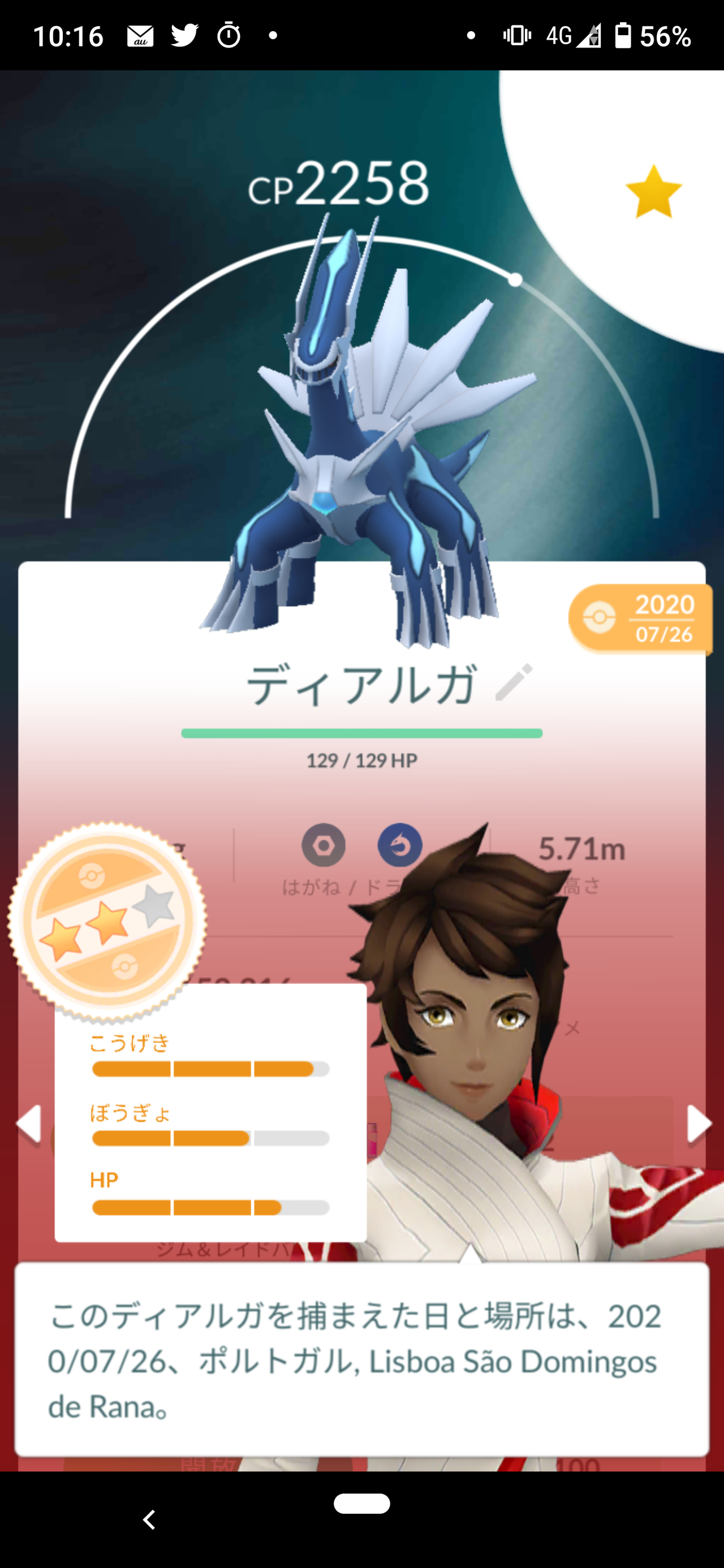This screenshot has height=1568, width=724.
Task: Open the 2020/07/26 capture Pokéball badge
Action: 640,619
